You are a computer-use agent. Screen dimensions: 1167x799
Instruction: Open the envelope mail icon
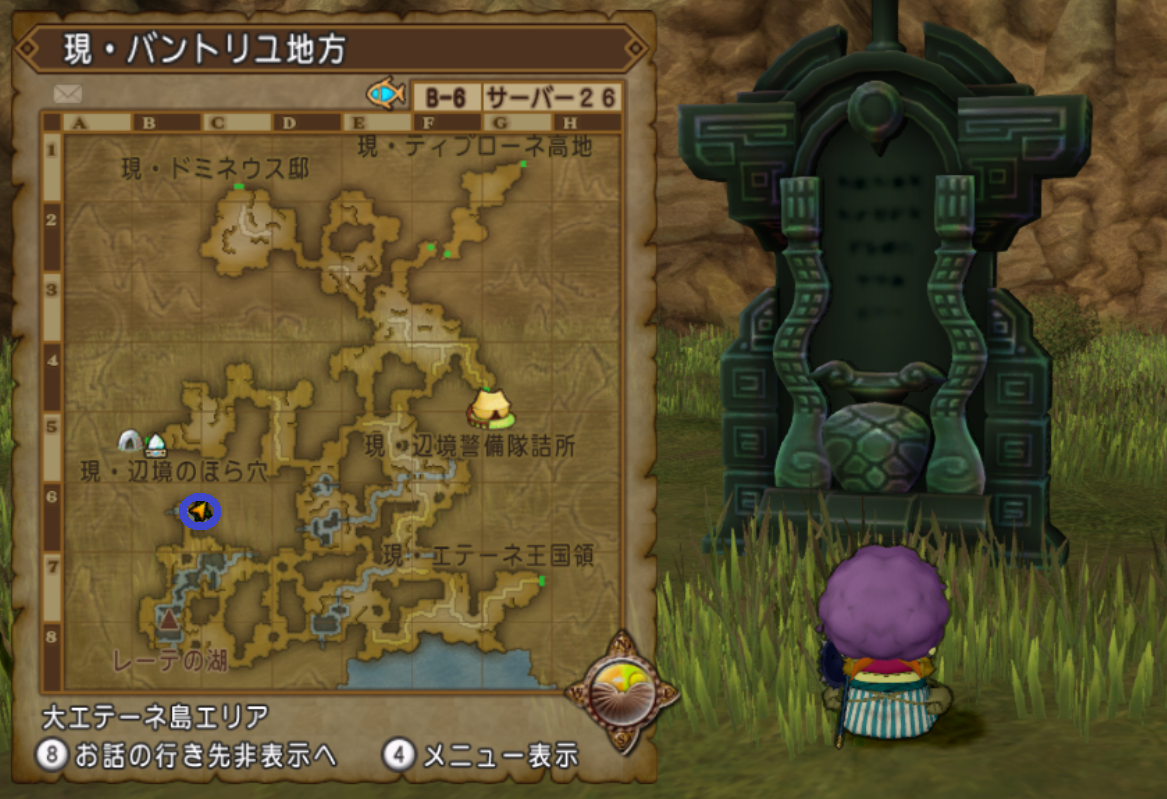68,94
